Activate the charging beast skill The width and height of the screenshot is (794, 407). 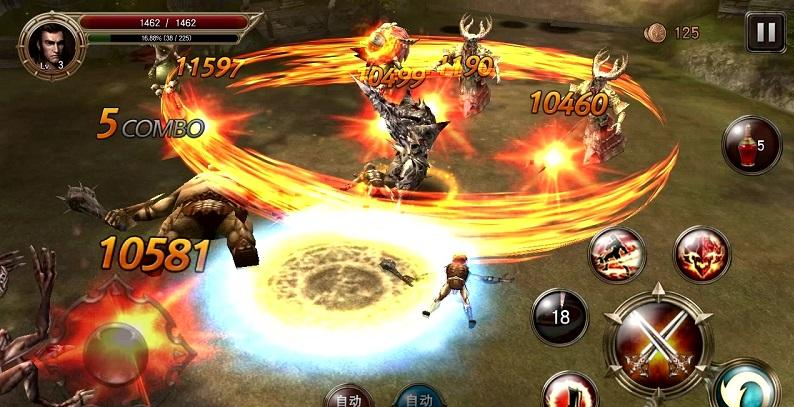[616, 254]
